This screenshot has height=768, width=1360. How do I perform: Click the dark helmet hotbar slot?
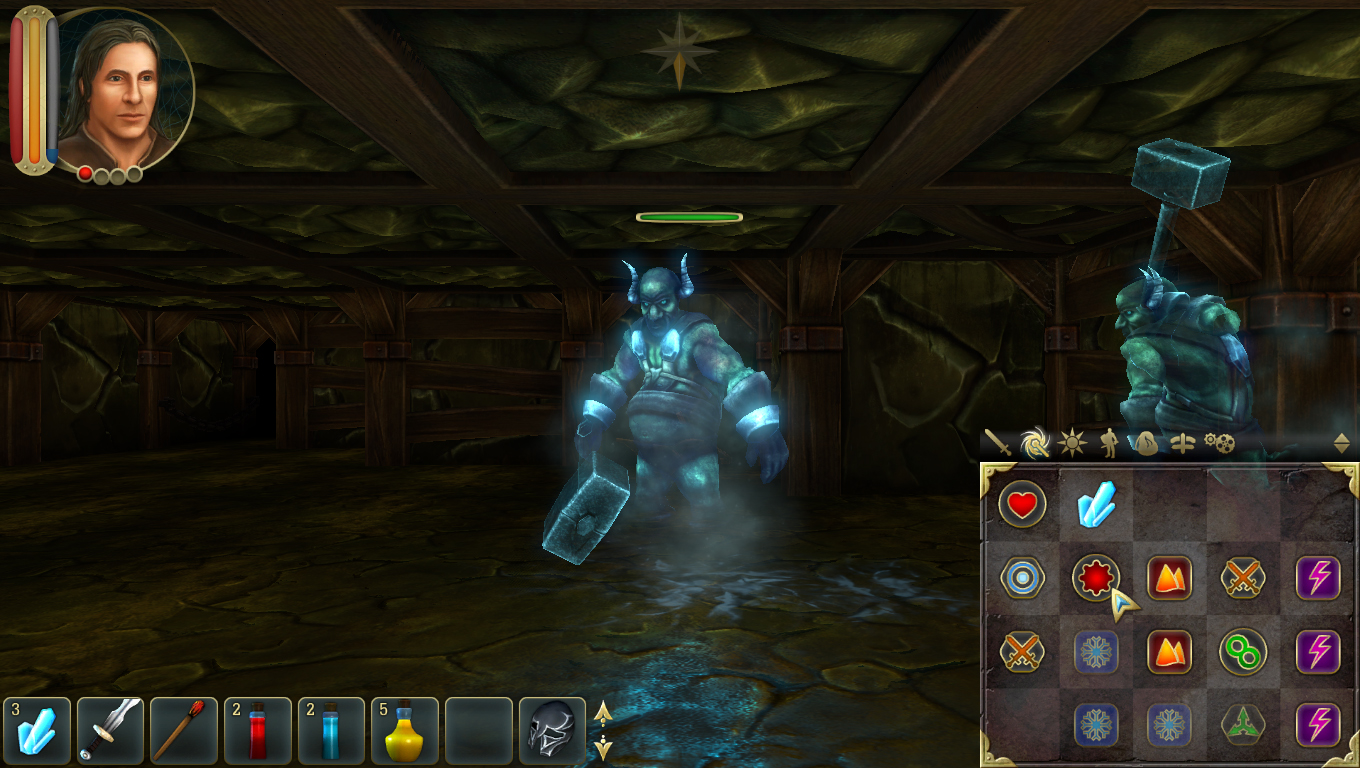(552, 730)
